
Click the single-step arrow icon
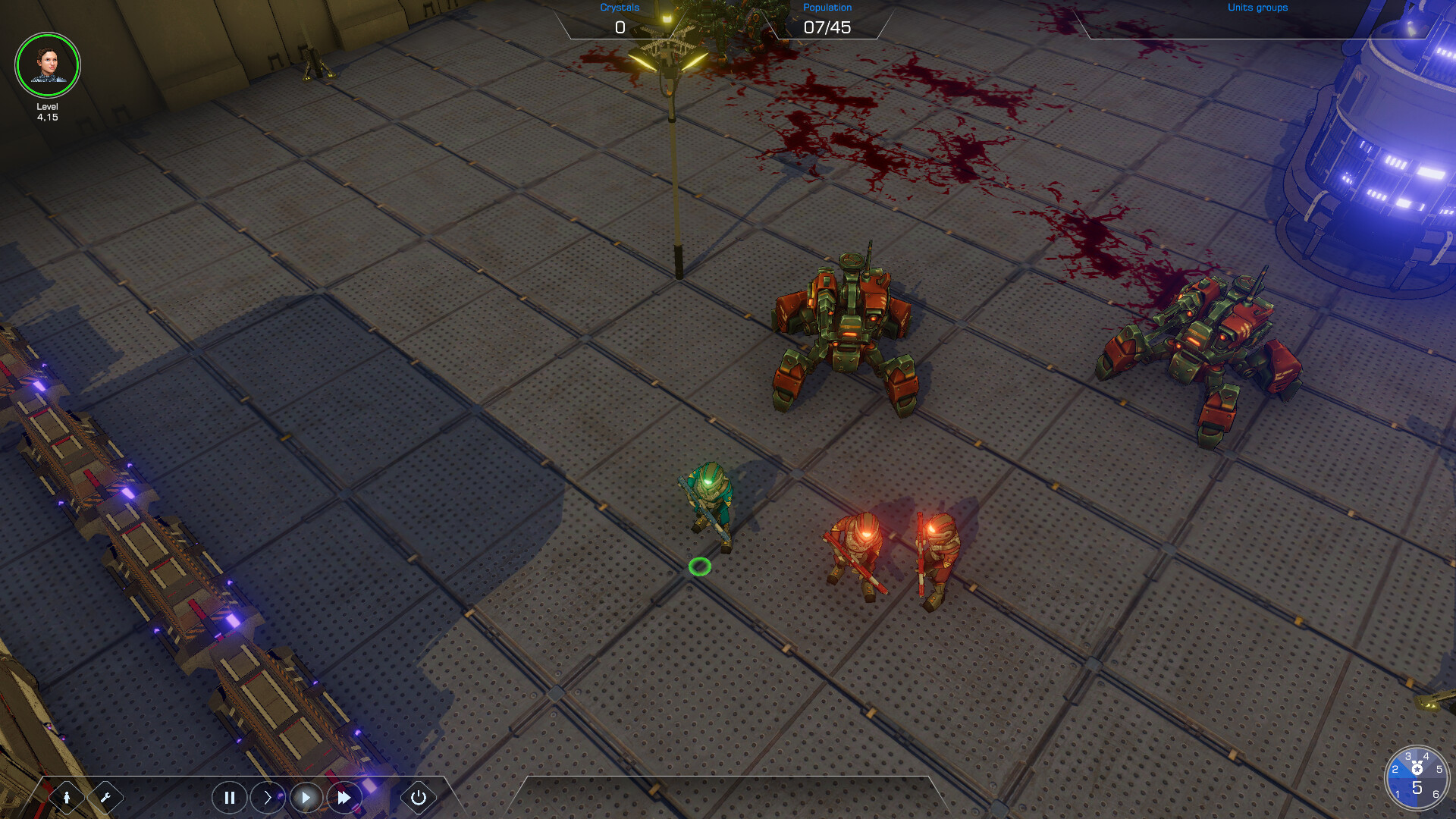(x=267, y=797)
